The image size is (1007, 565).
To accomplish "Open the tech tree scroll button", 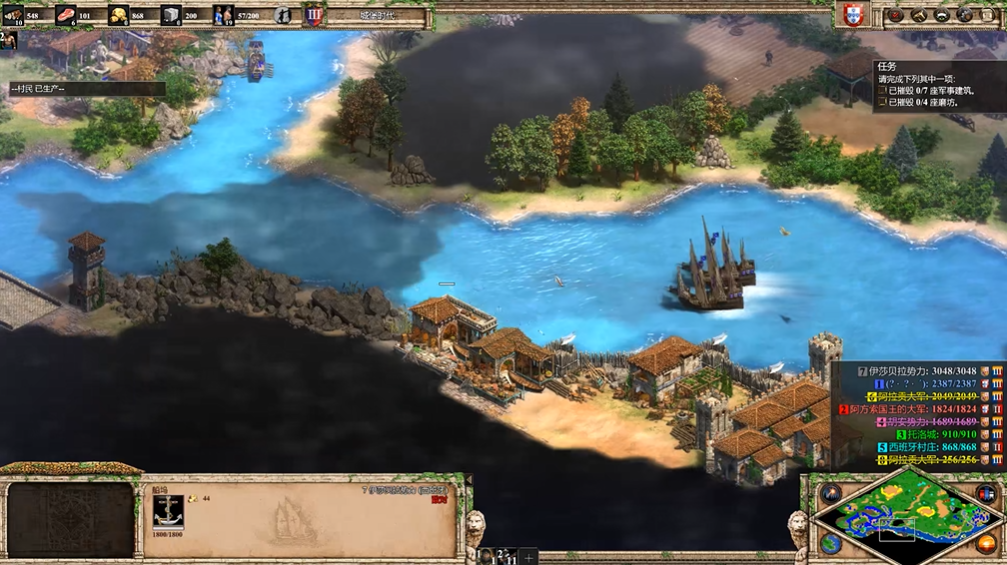I will (942, 15).
